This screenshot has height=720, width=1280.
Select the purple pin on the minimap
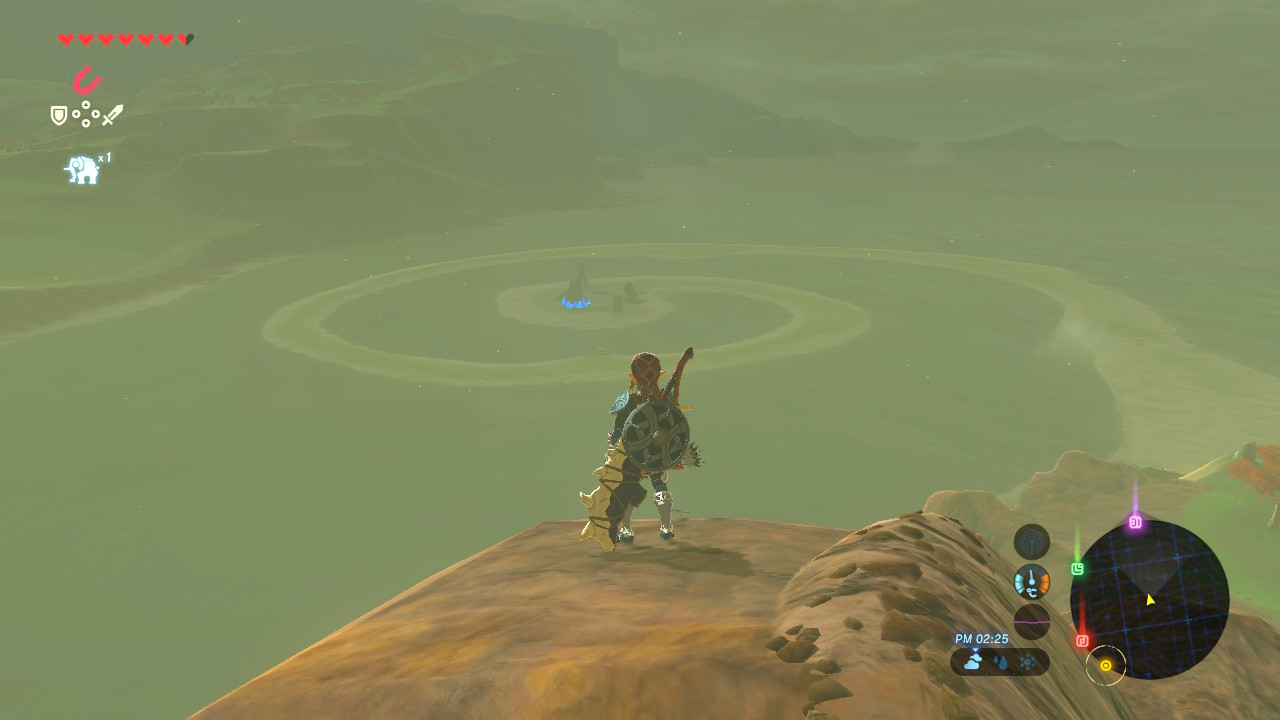point(1135,522)
